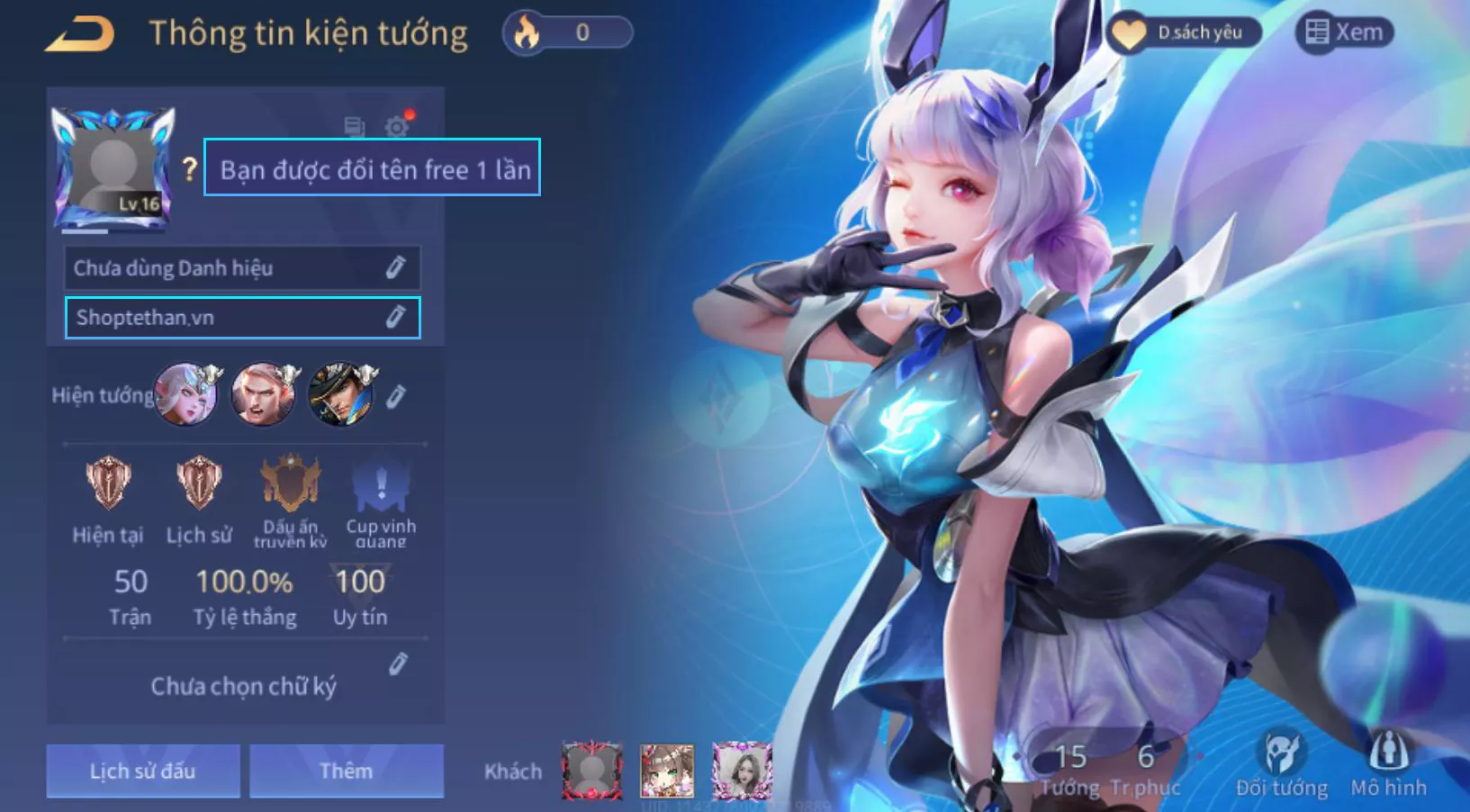Image resolution: width=1470 pixels, height=812 pixels.
Task: Edit the displayed heroes with pencil icon
Action: 396,396
